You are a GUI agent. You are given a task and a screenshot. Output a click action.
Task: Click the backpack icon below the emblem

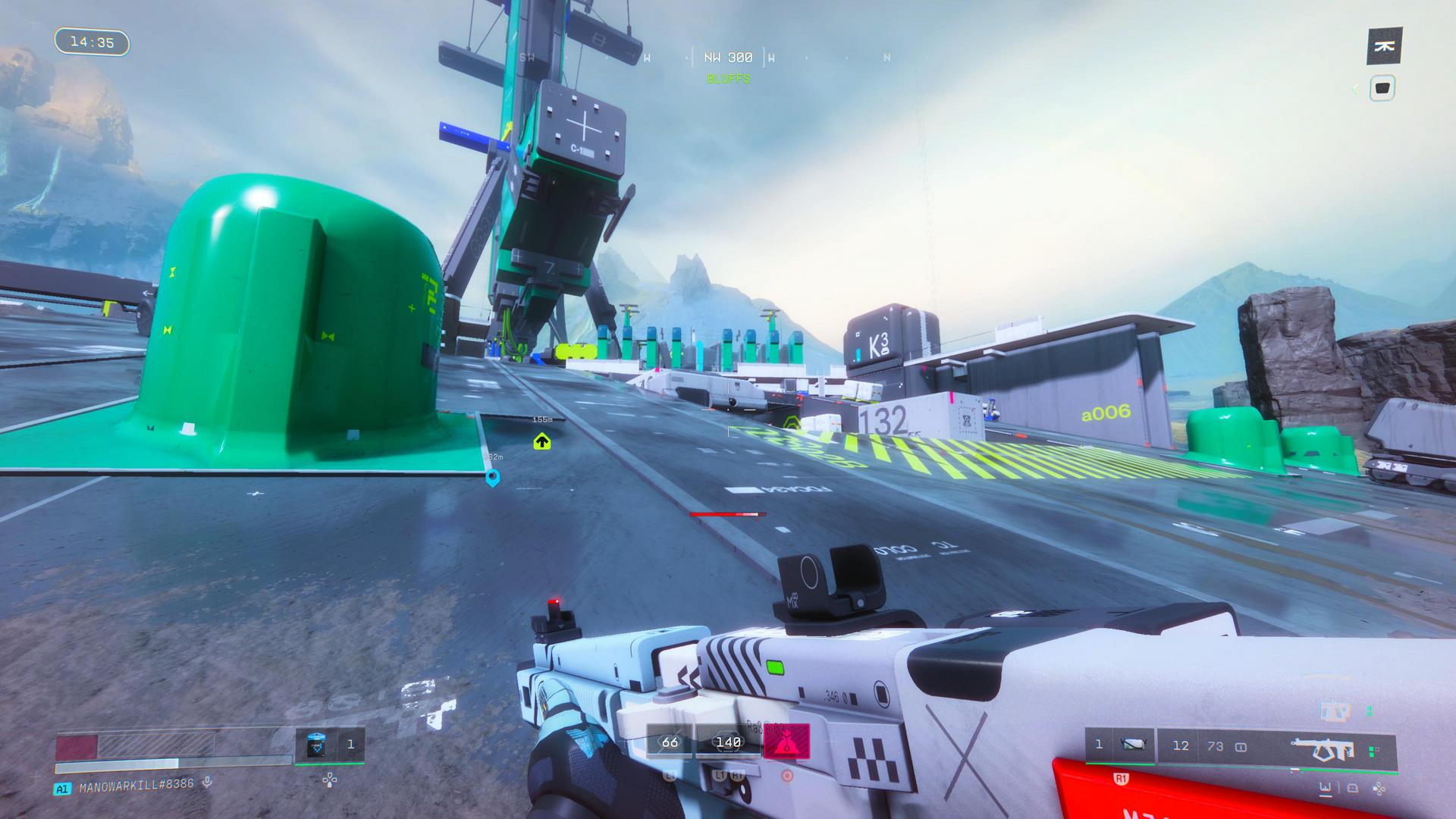1382,89
